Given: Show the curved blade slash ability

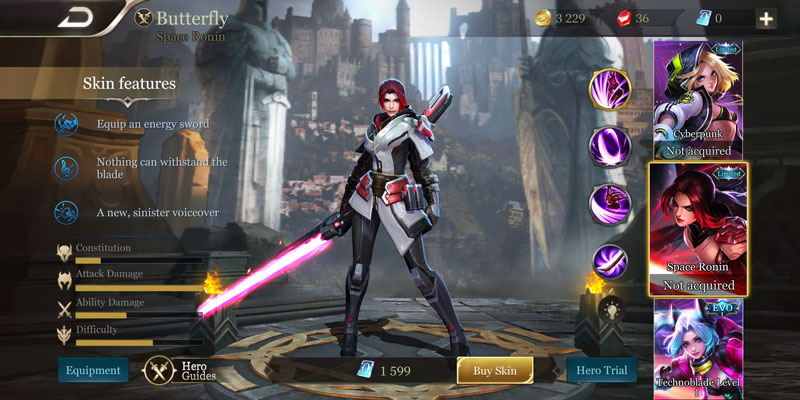Looking at the screenshot, I should click(608, 262).
